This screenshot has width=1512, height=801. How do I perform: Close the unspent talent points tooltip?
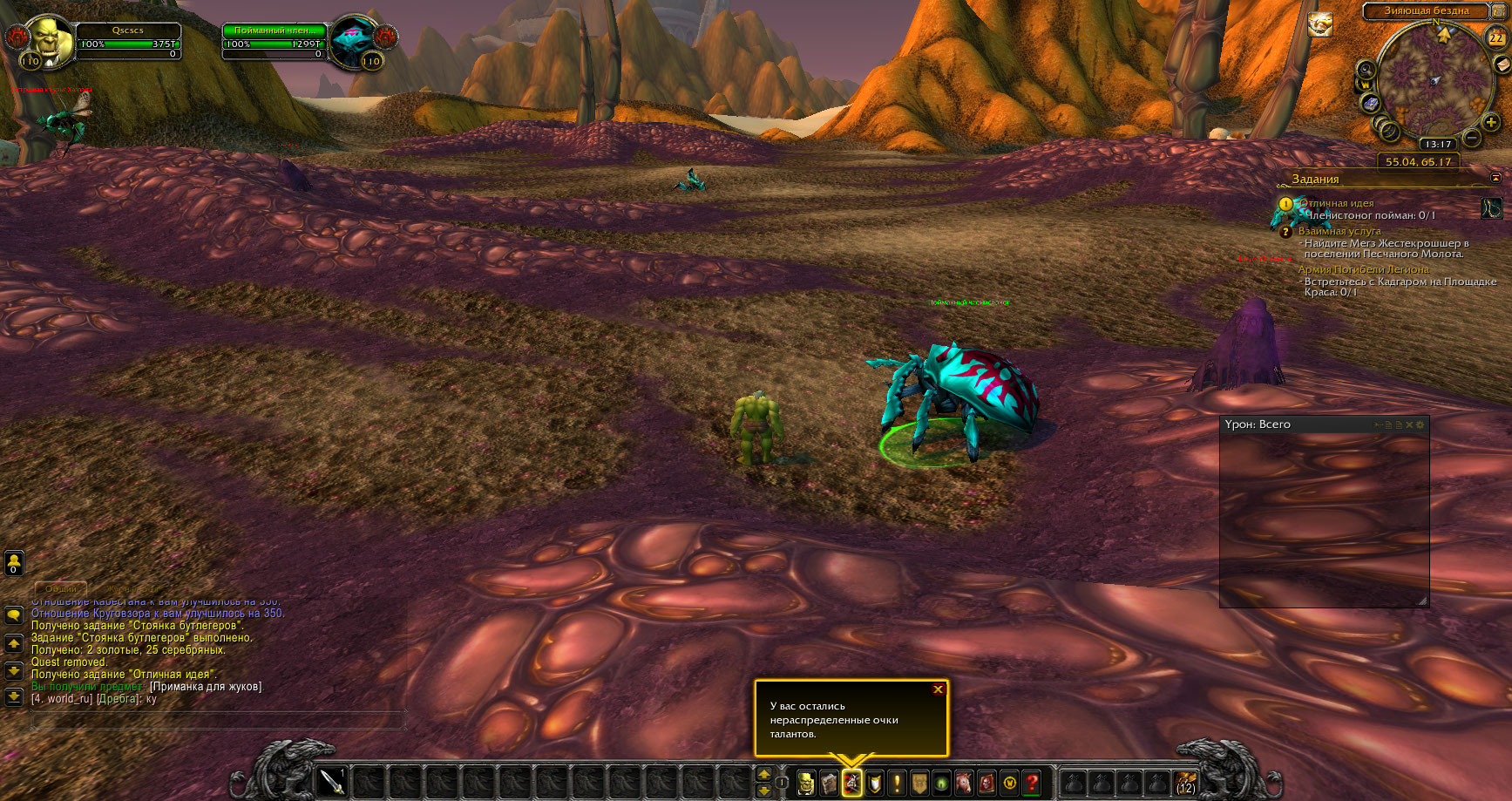[938, 689]
